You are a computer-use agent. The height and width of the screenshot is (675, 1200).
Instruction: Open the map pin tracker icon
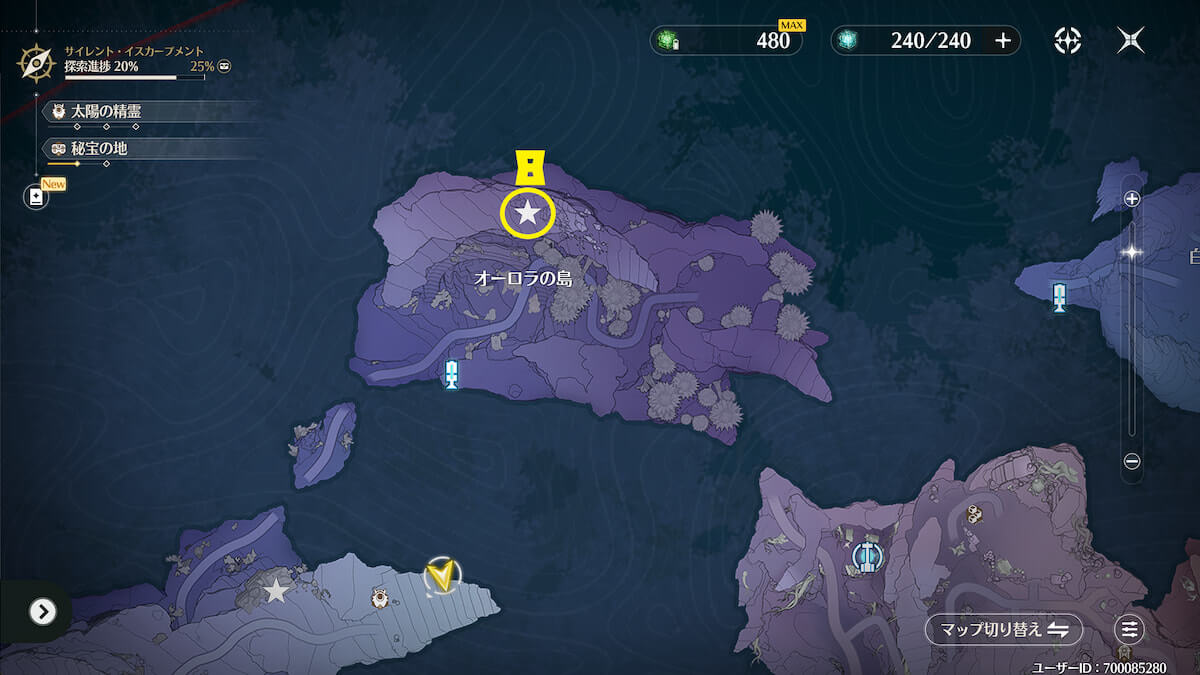point(1068,40)
